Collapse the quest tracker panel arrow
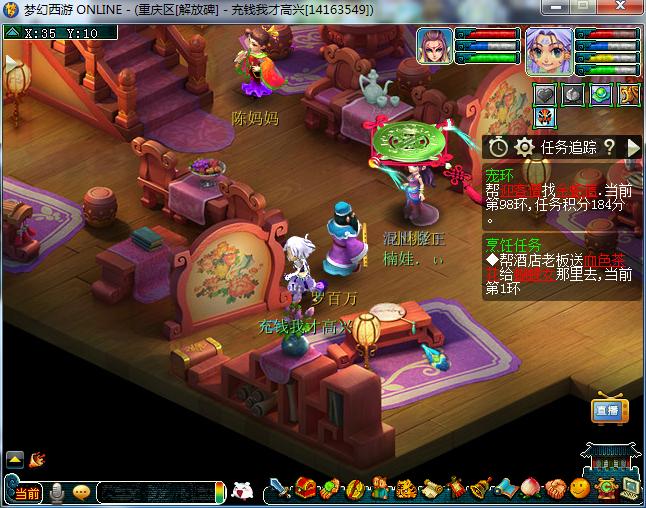646x508 pixels. [632, 147]
